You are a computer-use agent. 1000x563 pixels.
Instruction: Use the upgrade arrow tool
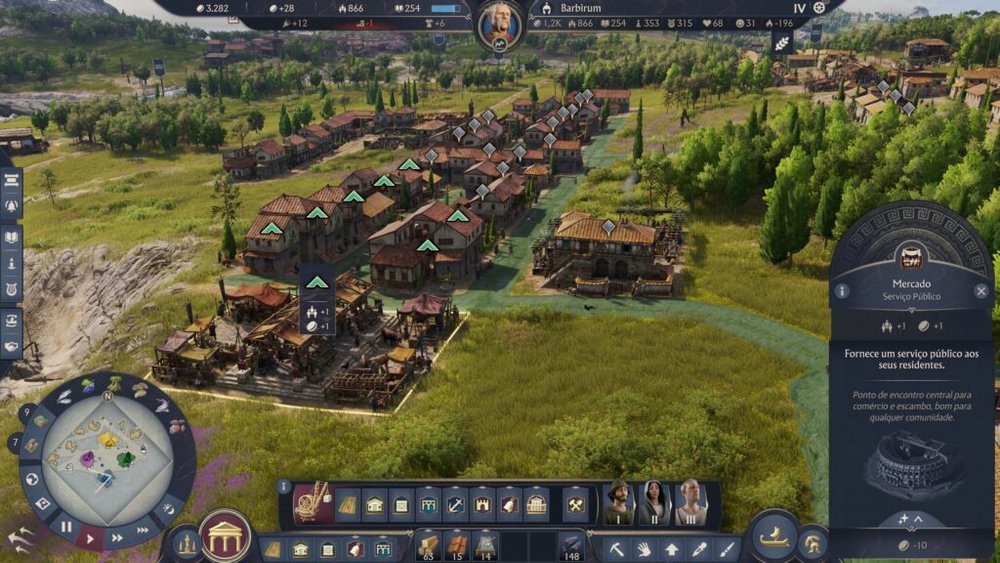(671, 549)
